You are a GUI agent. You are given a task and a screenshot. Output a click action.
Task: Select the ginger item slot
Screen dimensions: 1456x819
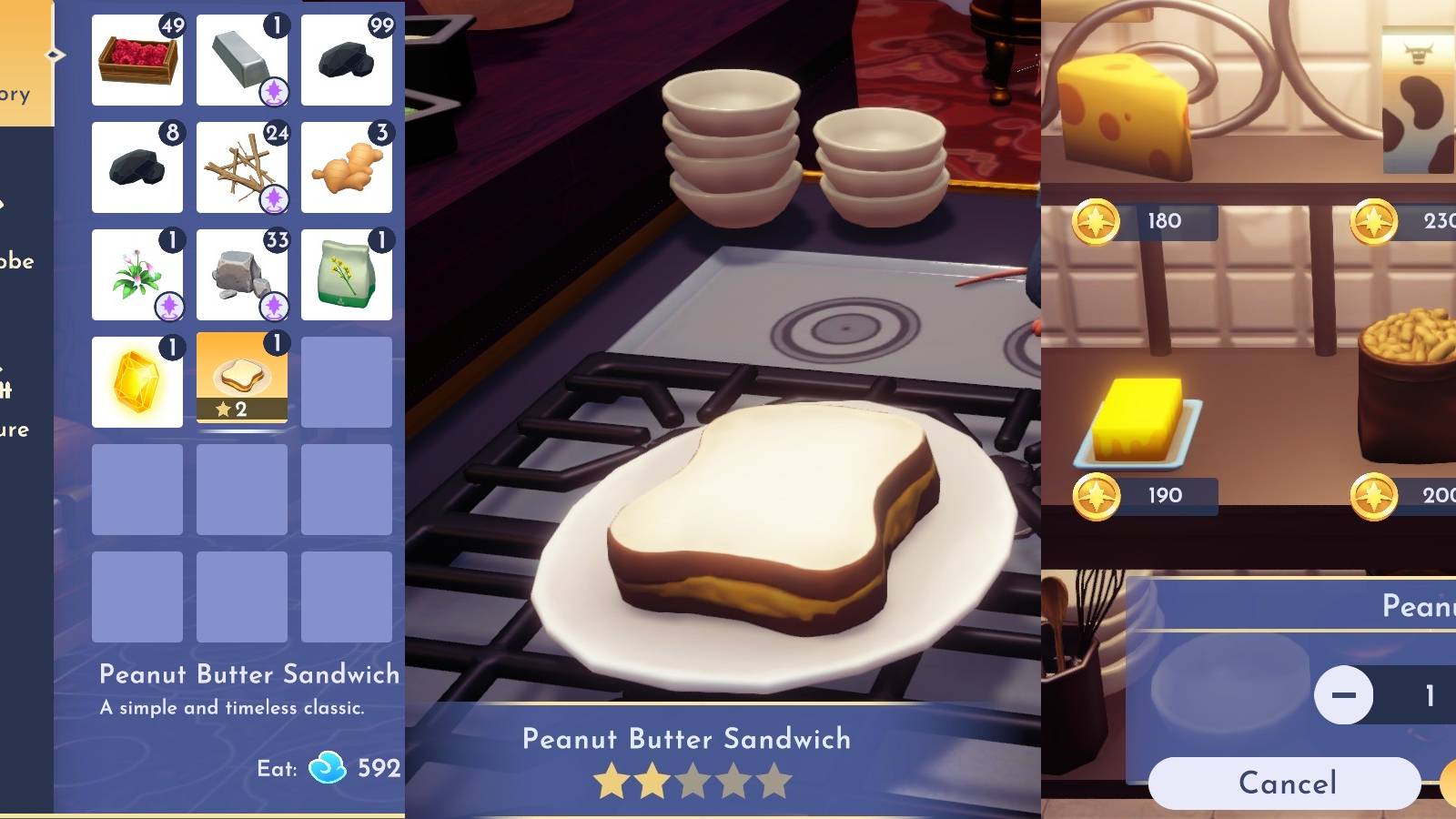pos(347,167)
